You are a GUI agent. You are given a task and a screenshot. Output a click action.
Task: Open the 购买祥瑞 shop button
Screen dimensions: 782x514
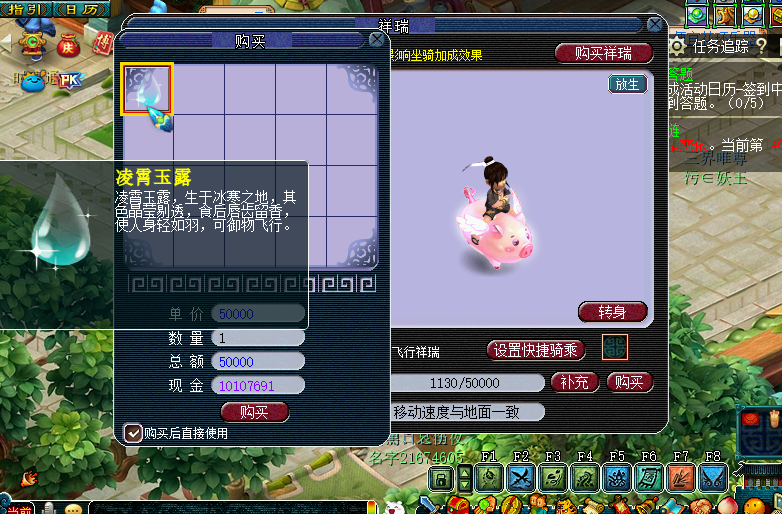[x=604, y=53]
